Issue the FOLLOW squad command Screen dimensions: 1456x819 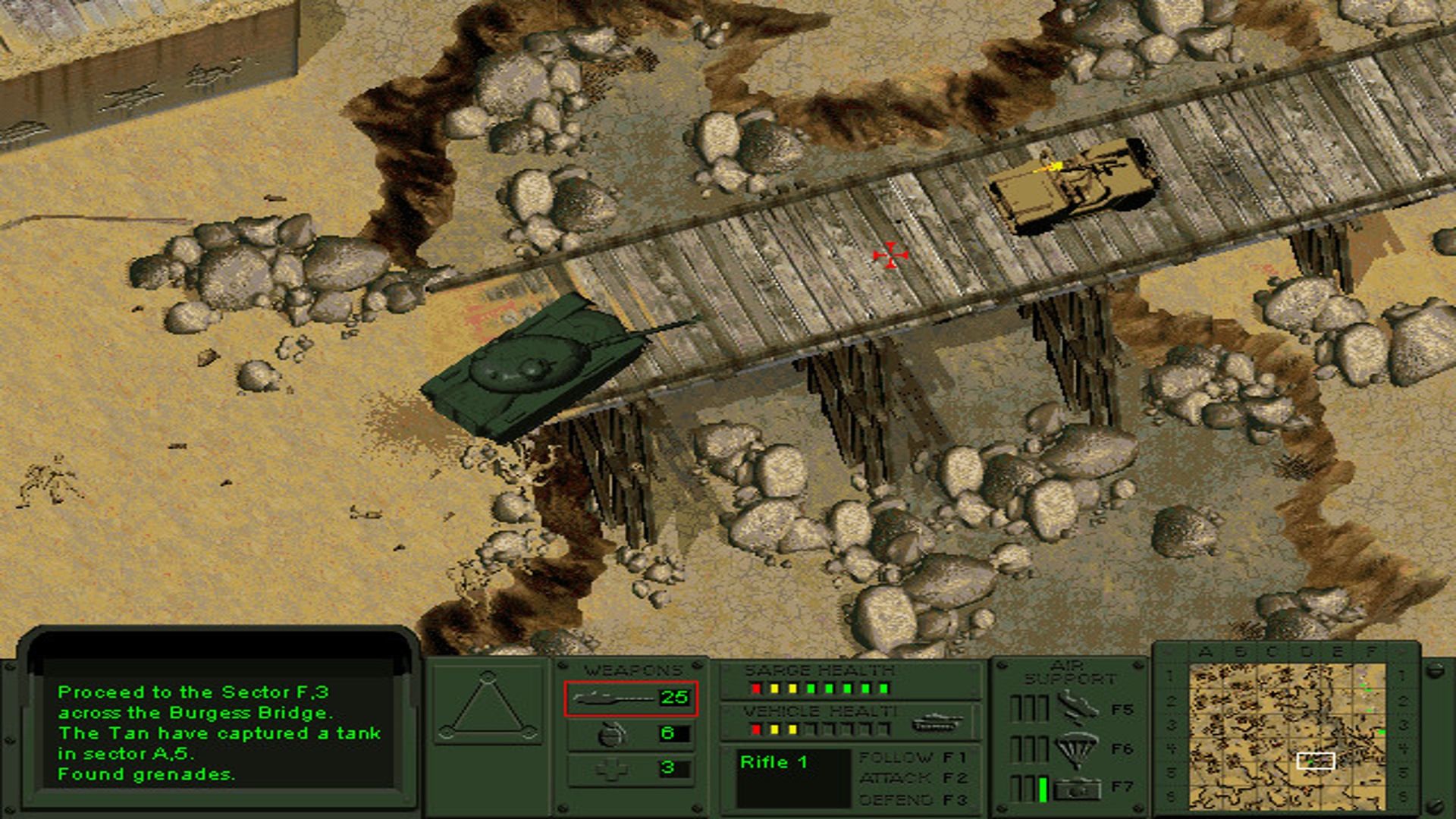click(912, 758)
